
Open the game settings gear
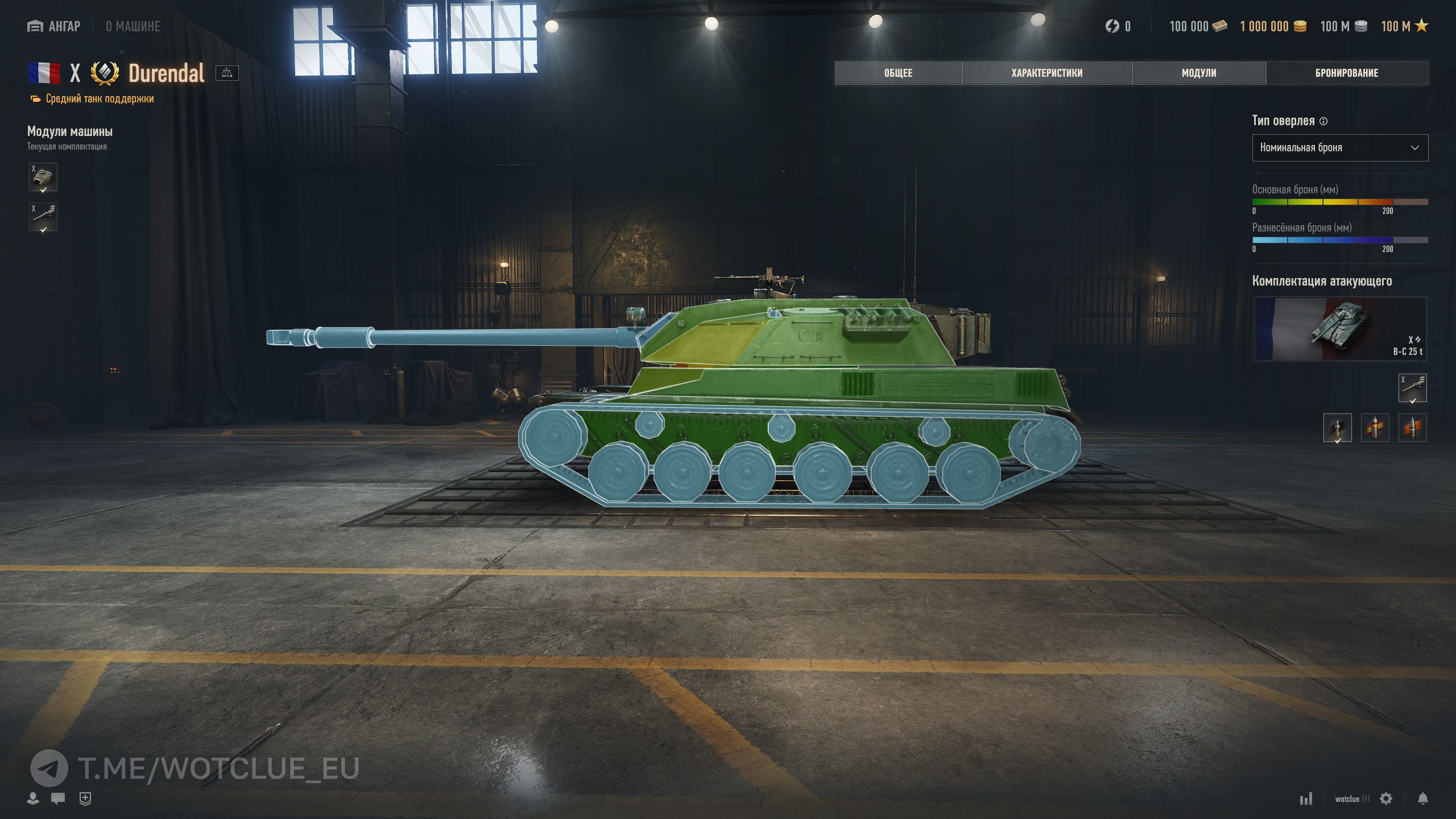1386,799
